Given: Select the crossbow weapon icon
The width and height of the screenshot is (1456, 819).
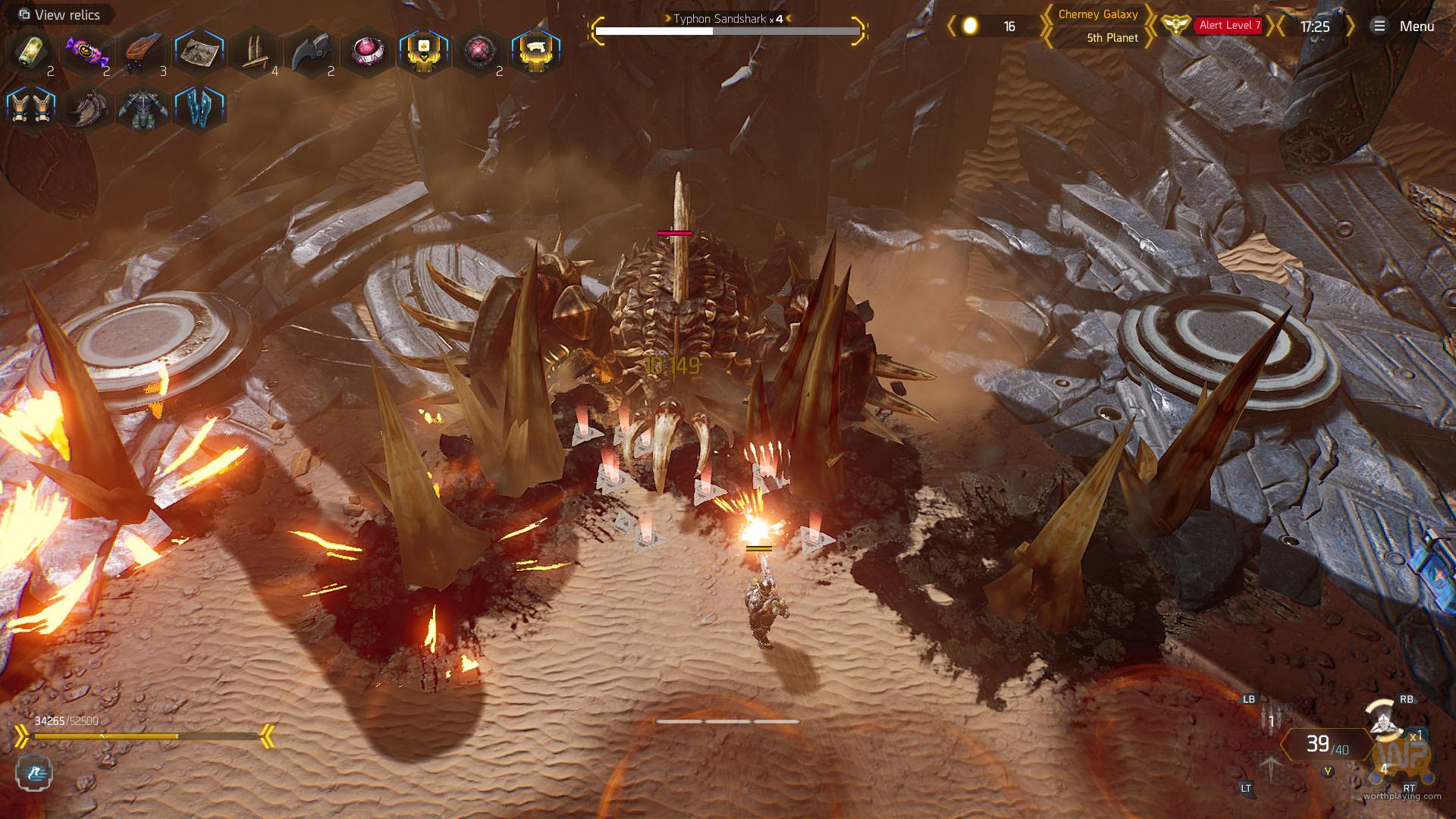Looking at the screenshot, I should point(1272,767).
